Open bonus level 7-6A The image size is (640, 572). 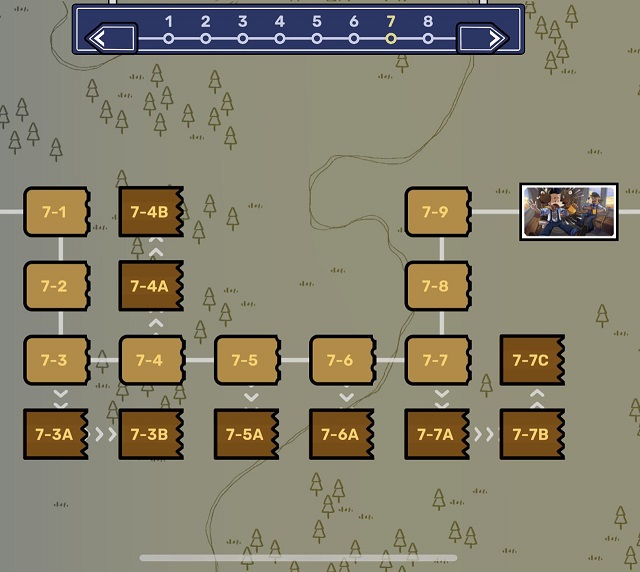pos(342,434)
